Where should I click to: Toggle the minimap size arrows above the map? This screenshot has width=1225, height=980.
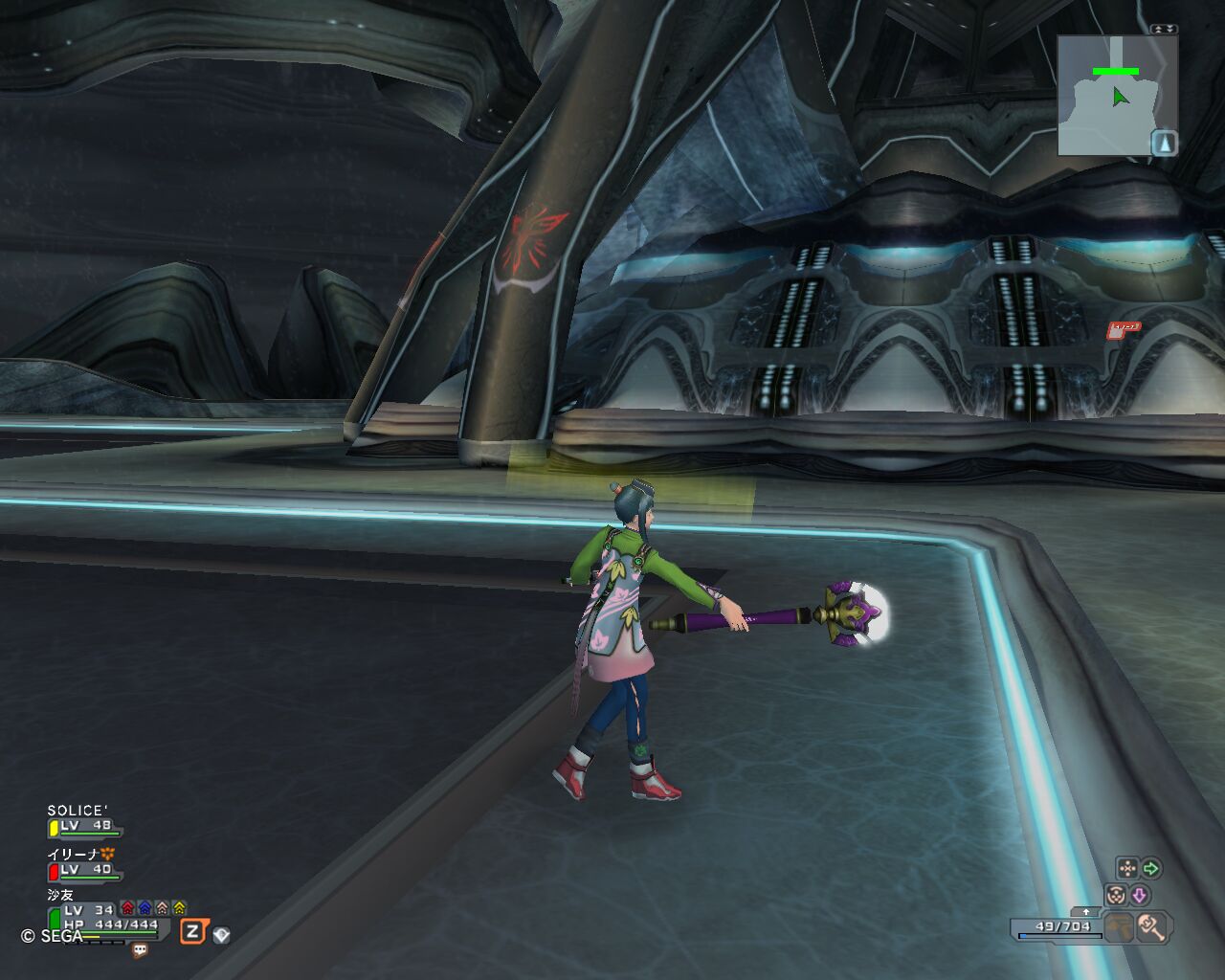1164,30
